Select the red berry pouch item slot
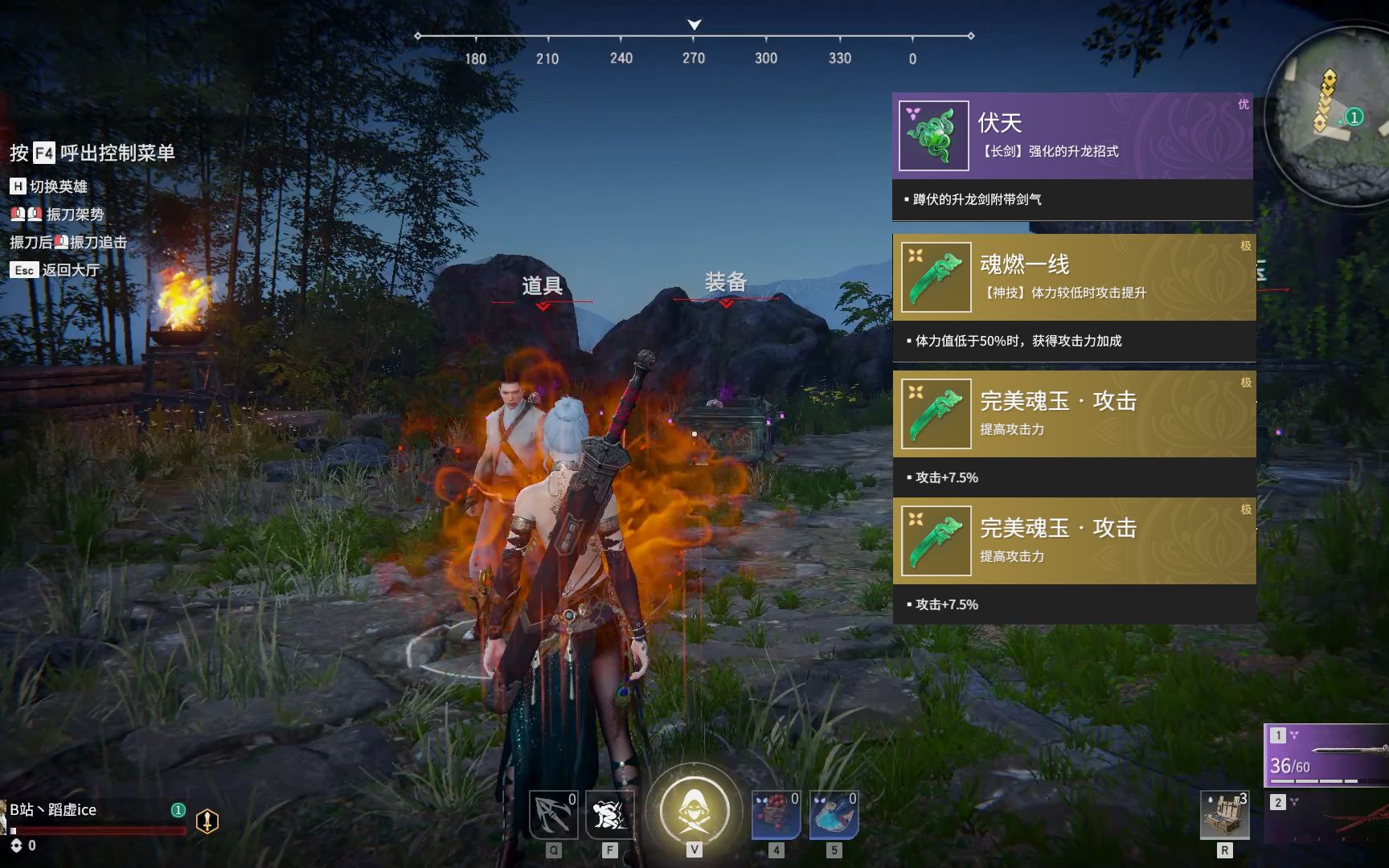This screenshot has width=1389, height=868. 776,815
